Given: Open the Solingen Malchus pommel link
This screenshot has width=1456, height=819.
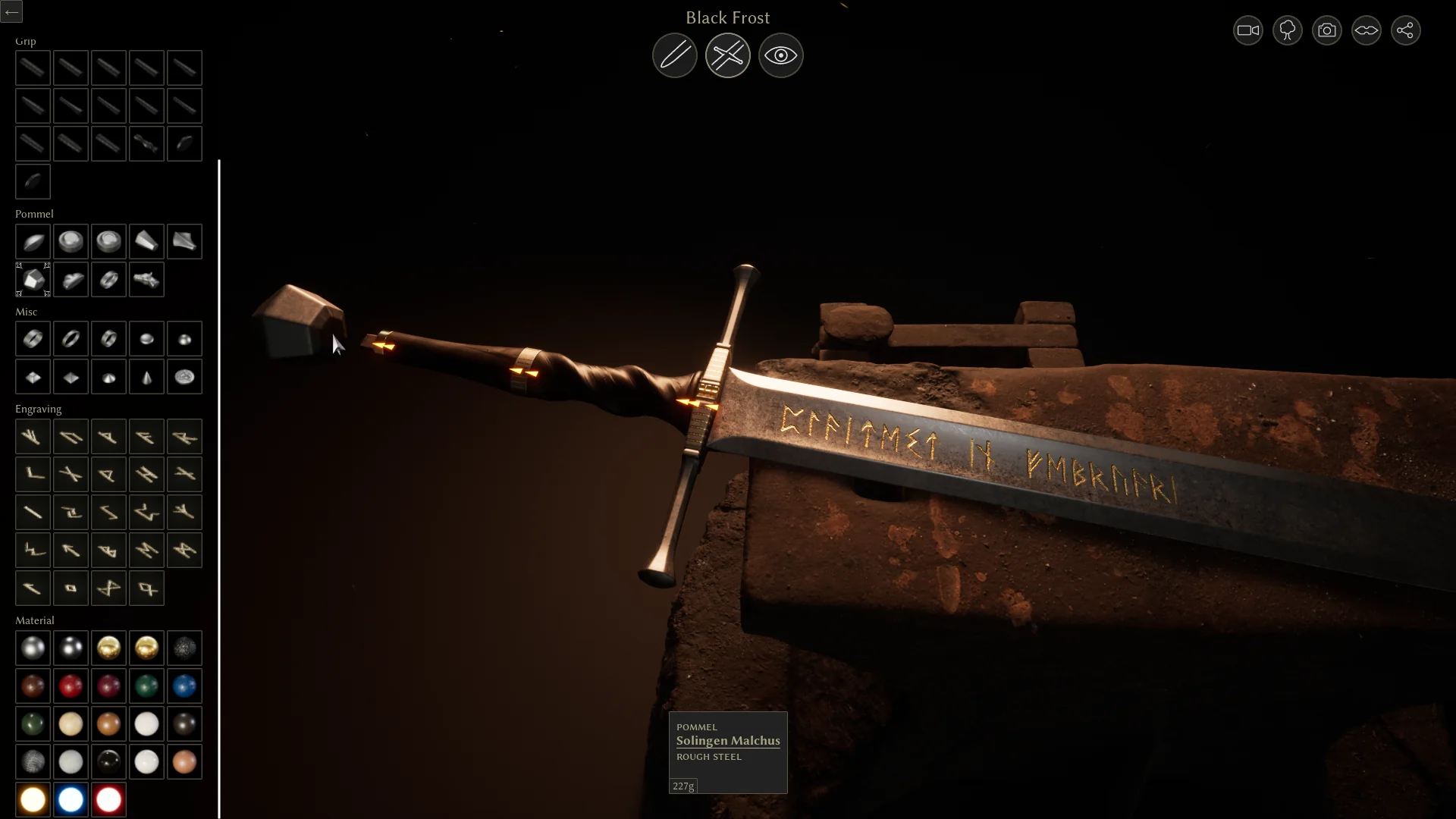Looking at the screenshot, I should [727, 741].
